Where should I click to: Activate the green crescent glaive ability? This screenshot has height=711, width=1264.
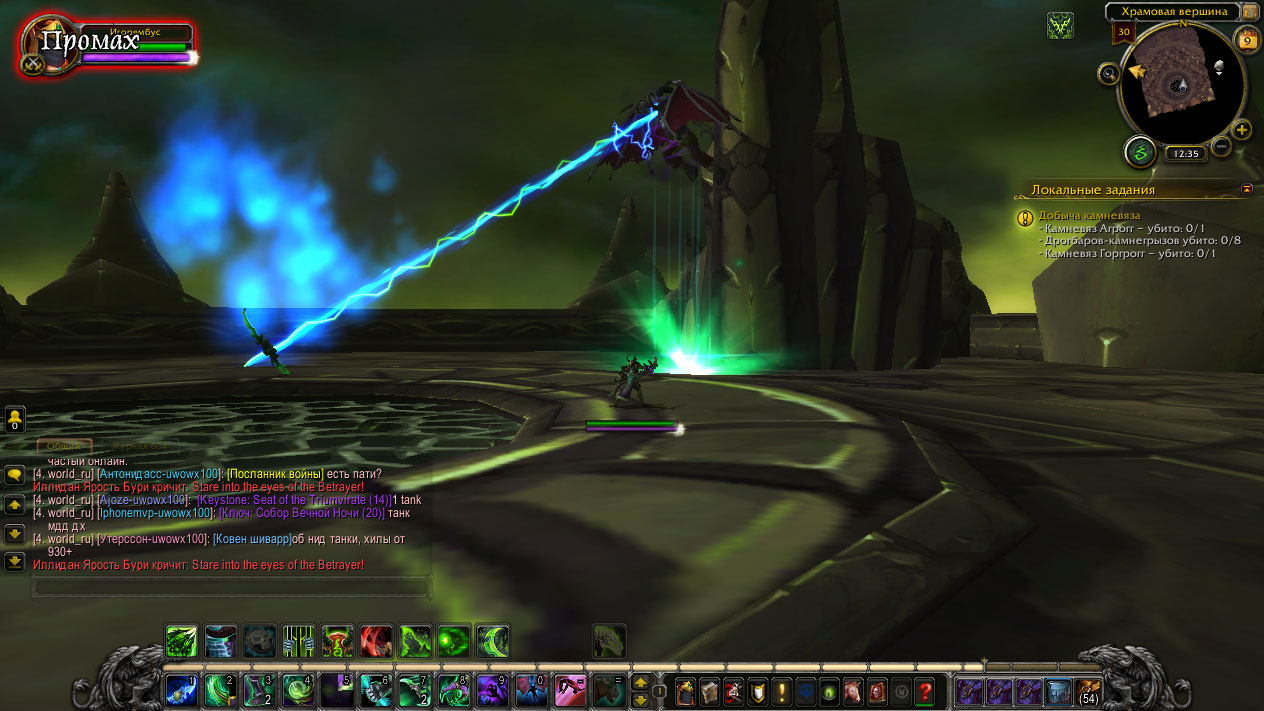tap(493, 641)
